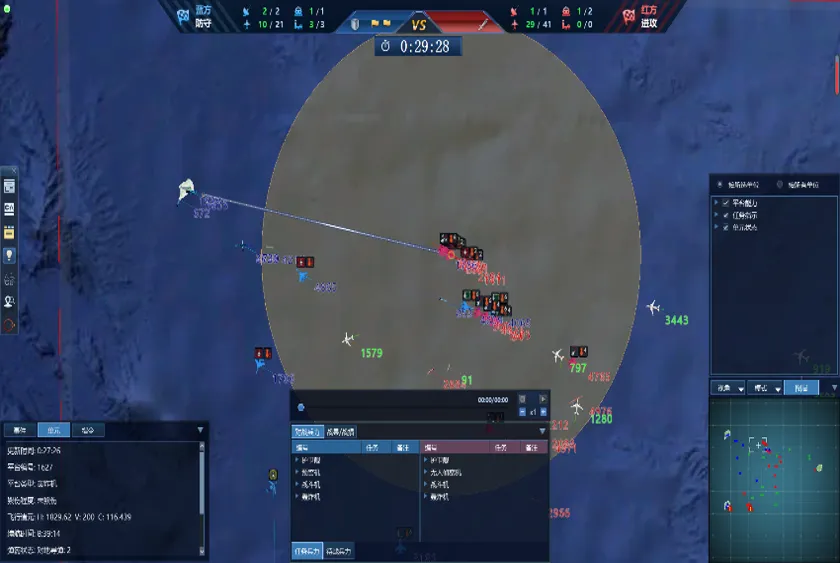The height and width of the screenshot is (563, 840).
Task: Select the first radio option in the right panel
Action: point(720,185)
